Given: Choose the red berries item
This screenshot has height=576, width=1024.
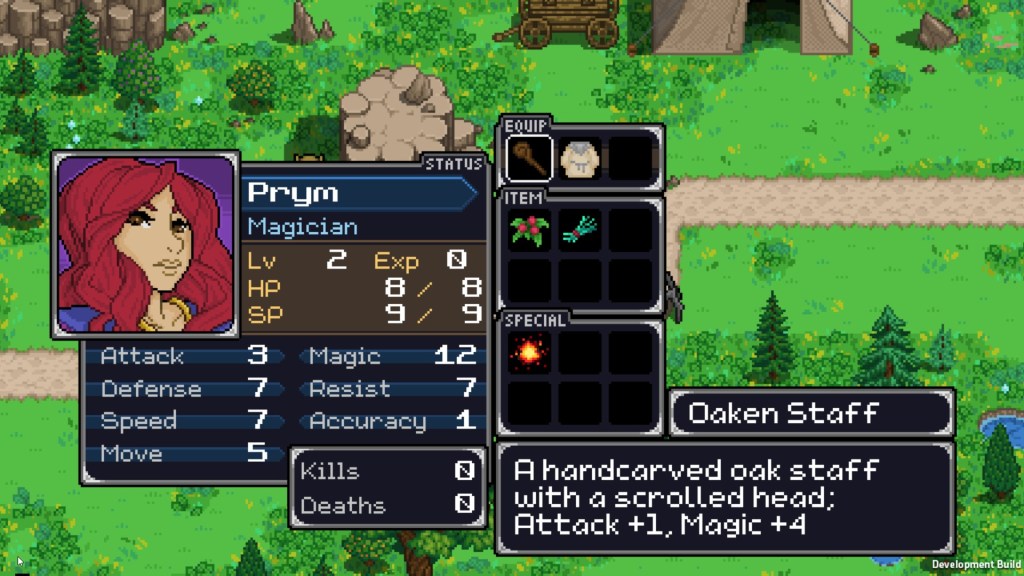Looking at the screenshot, I should click(x=530, y=230).
